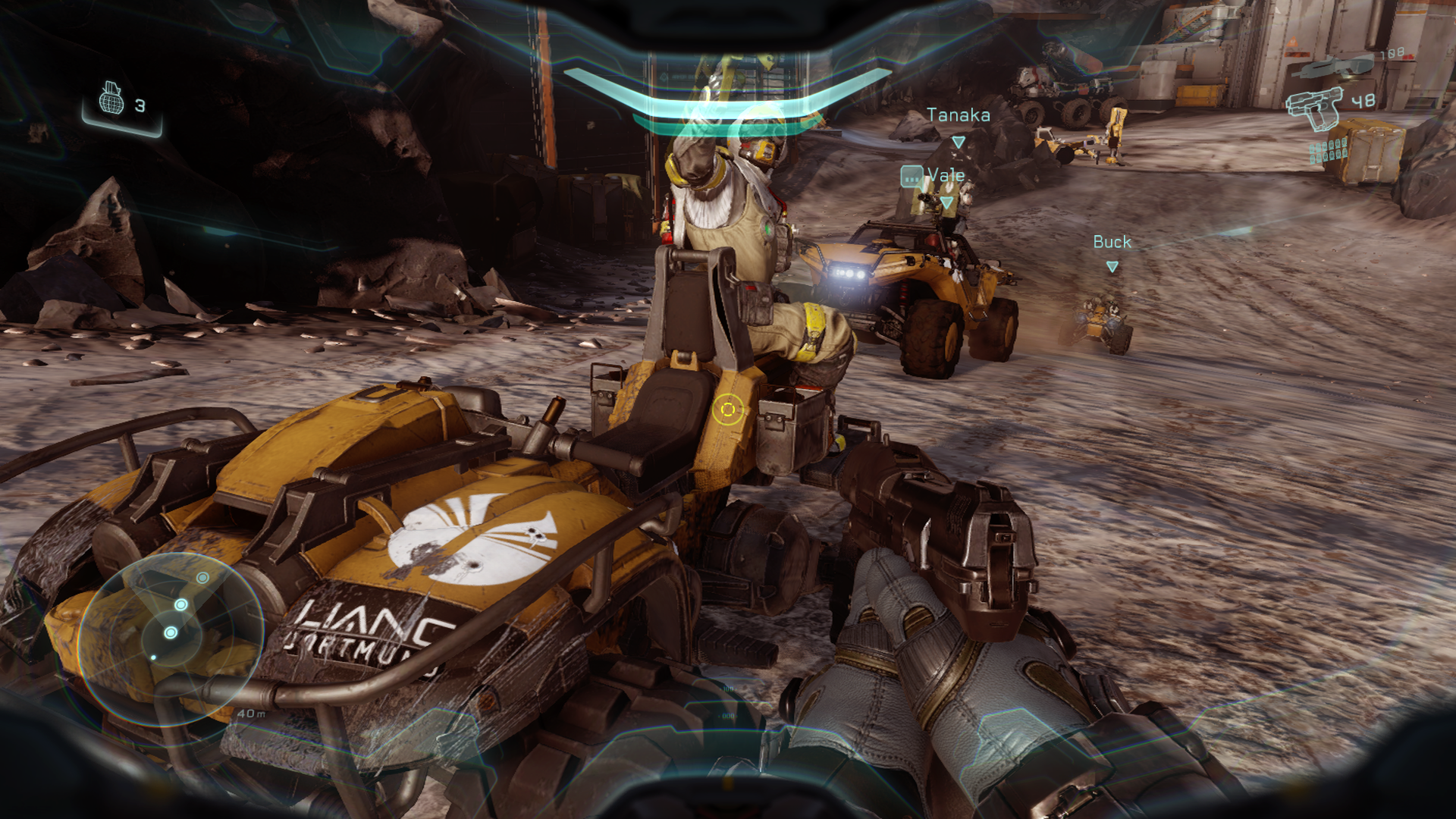Image resolution: width=1456 pixels, height=819 pixels.
Task: Click the speech bubble icon beside Vale
Action: 912,177
